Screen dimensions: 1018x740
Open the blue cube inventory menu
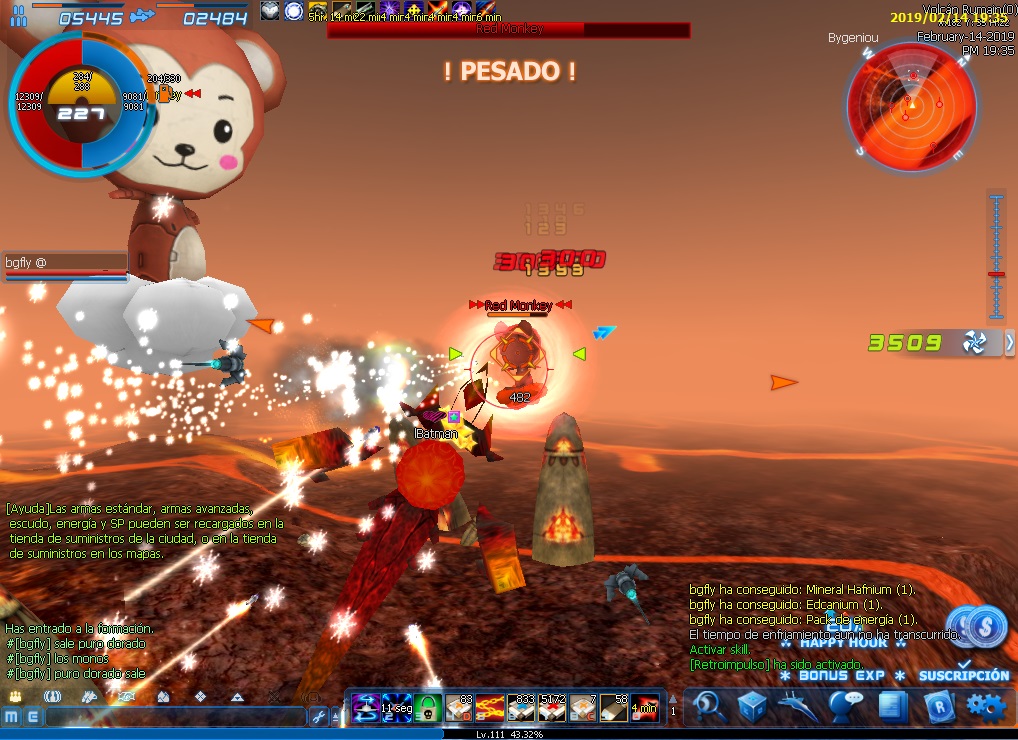point(753,707)
